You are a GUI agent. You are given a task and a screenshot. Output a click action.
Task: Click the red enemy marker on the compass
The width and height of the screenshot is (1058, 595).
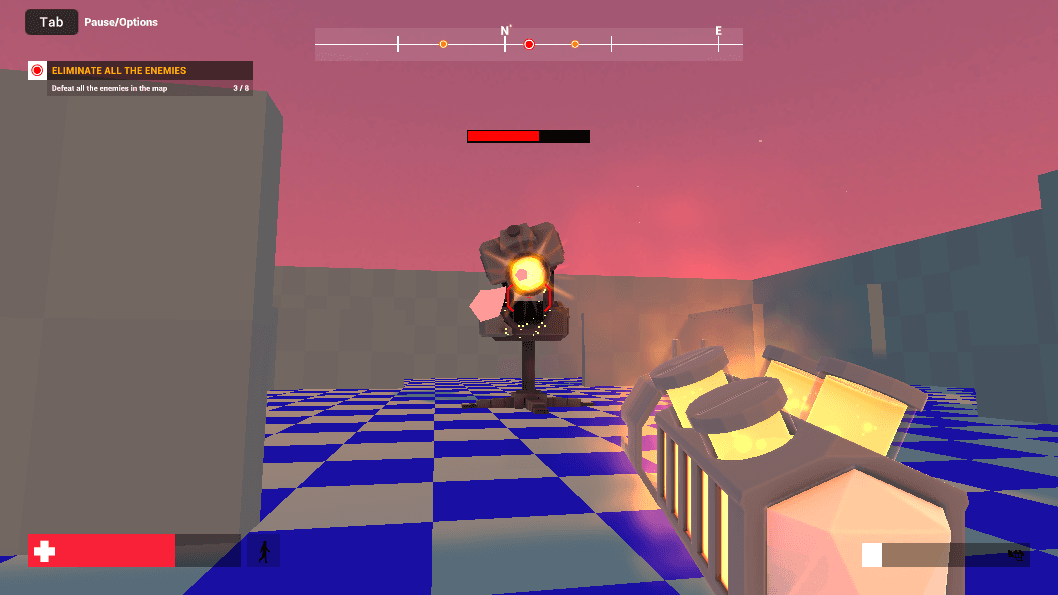[529, 44]
